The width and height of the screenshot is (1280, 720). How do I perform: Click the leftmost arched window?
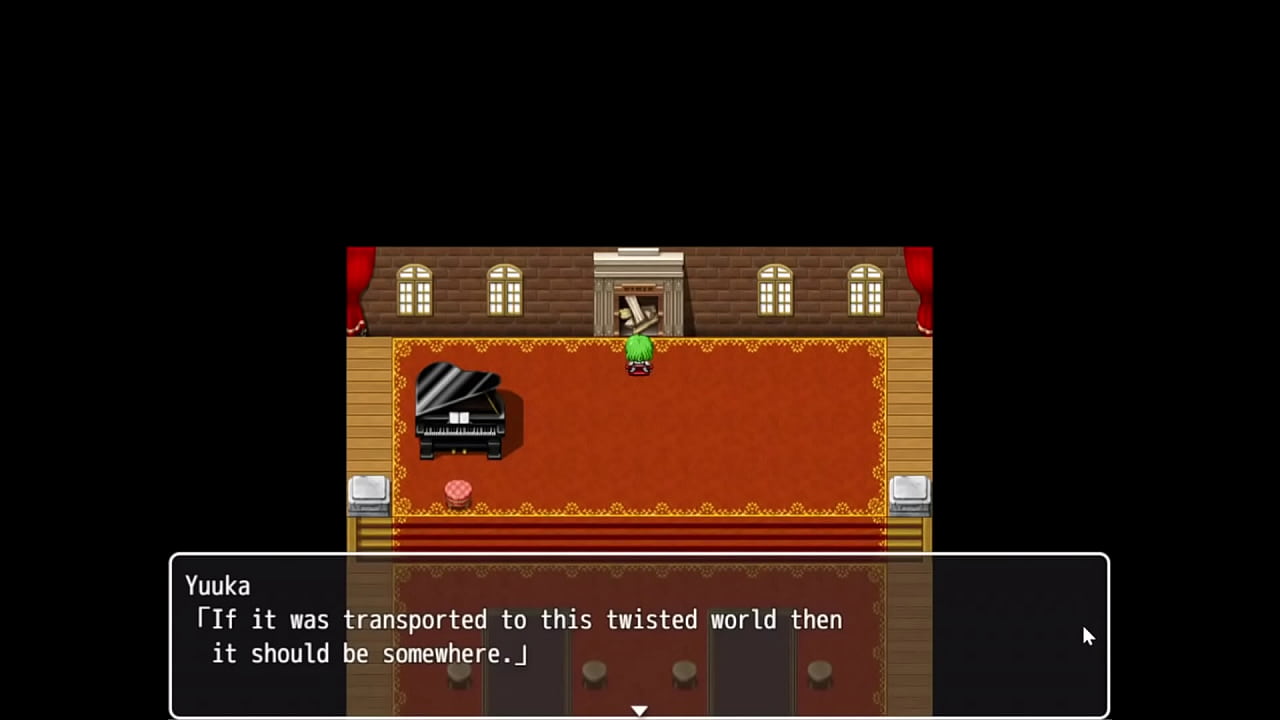414,290
